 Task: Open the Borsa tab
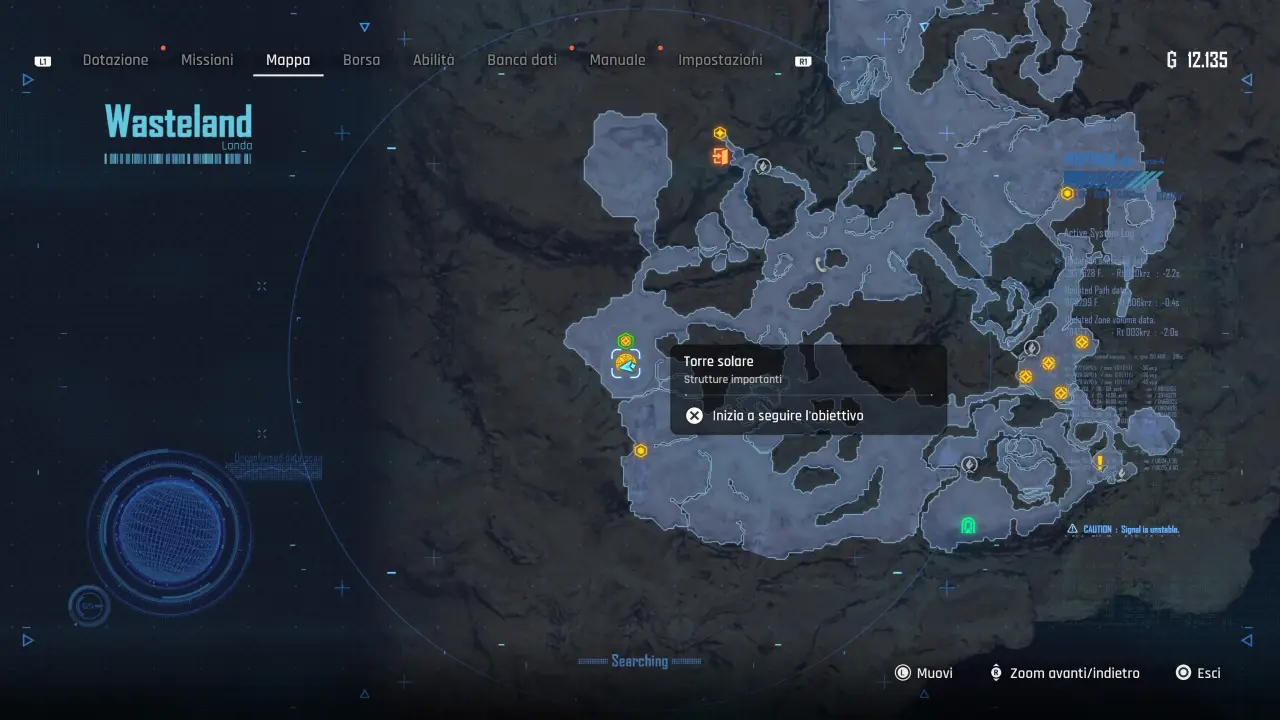coord(361,60)
